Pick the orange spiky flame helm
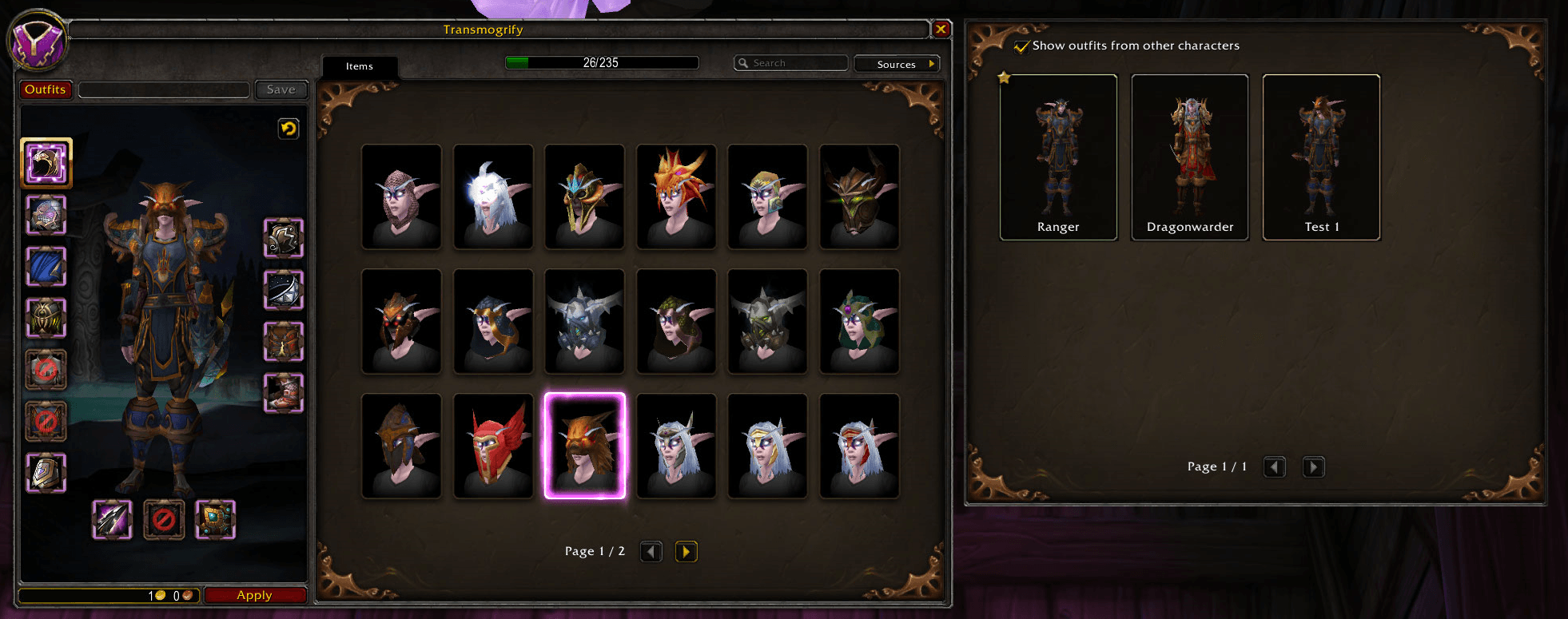Image resolution: width=1568 pixels, height=619 pixels. coord(676,196)
